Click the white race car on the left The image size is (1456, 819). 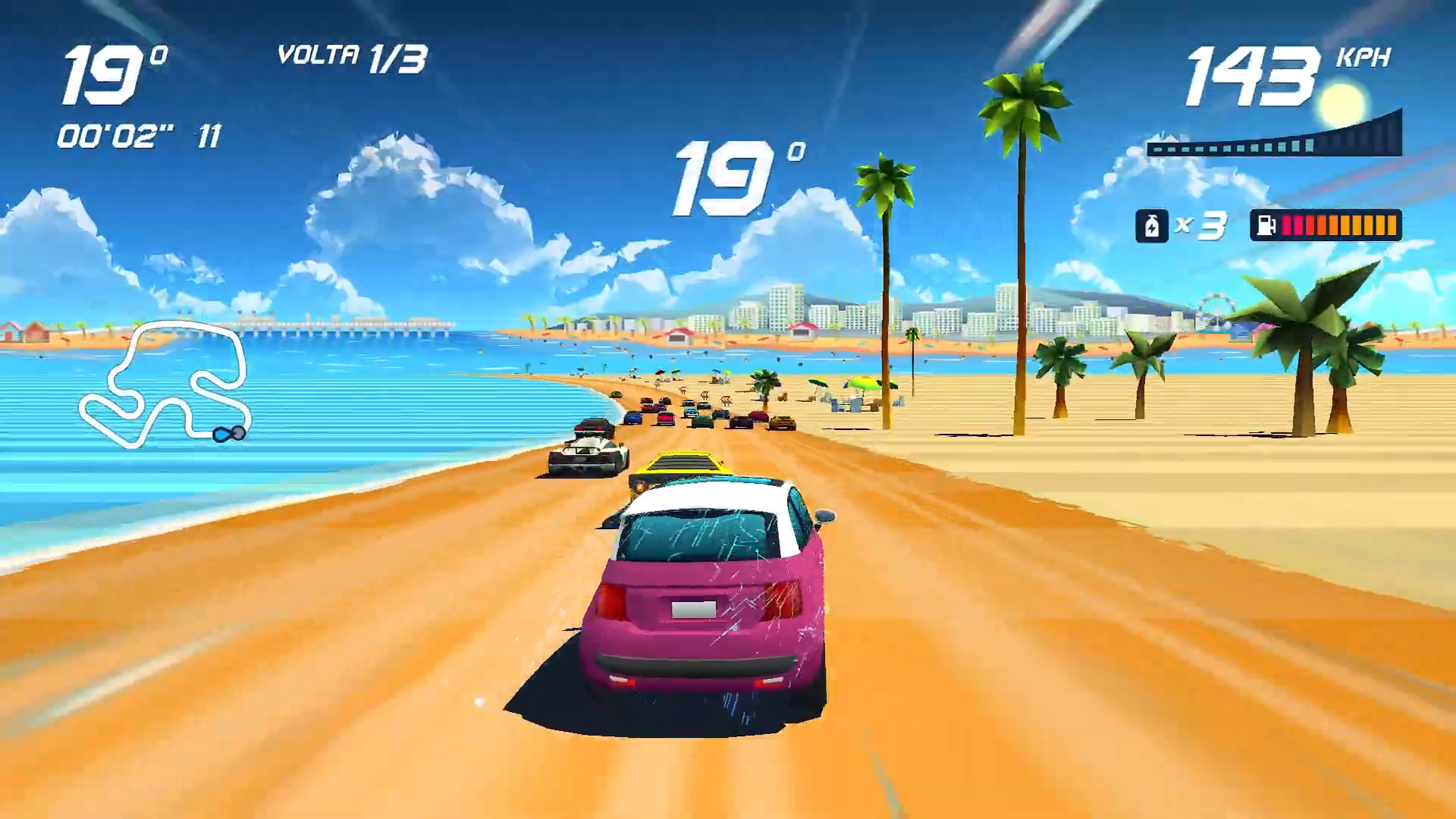pos(588,455)
